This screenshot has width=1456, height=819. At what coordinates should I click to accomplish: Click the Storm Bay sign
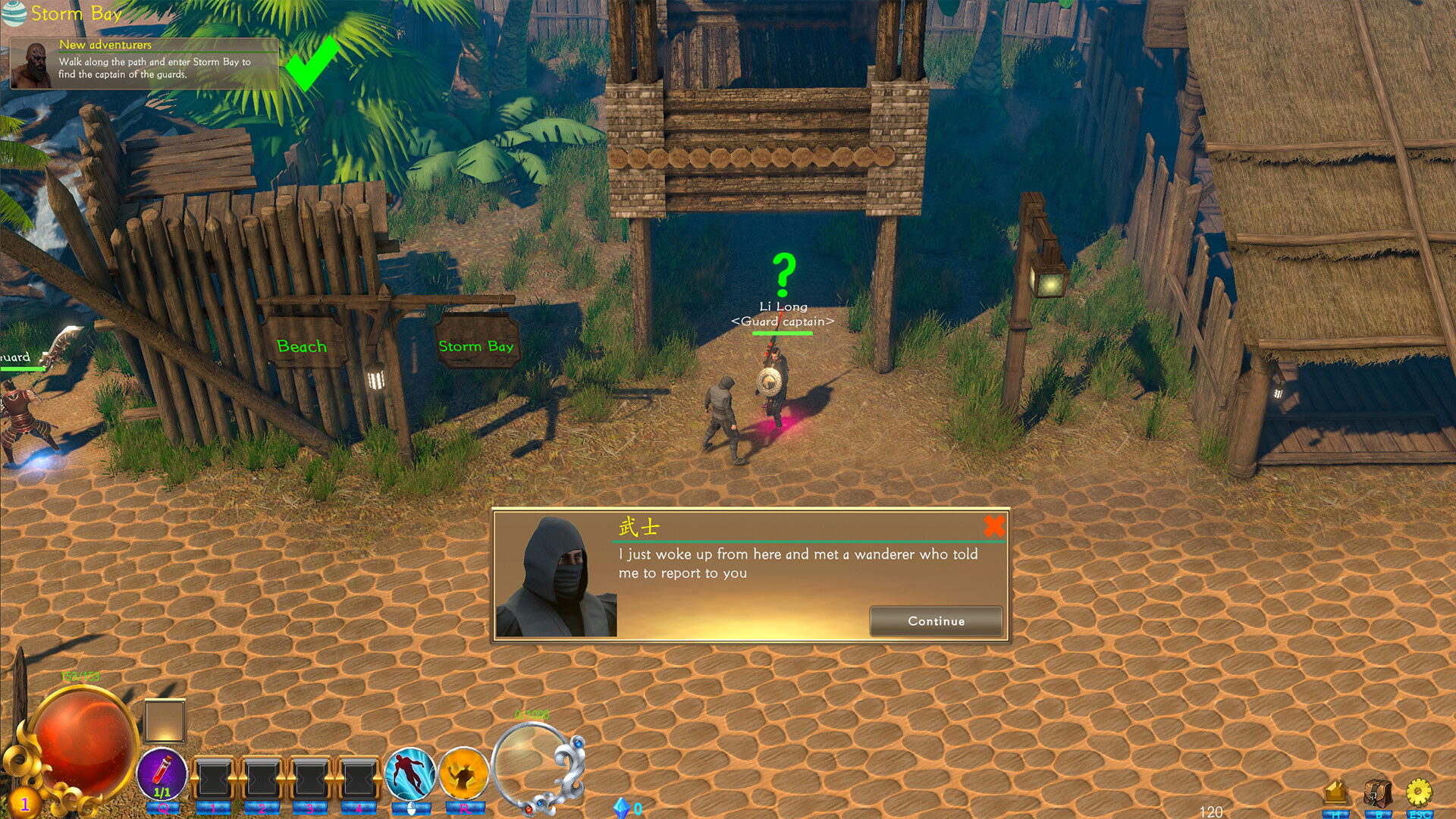point(476,346)
